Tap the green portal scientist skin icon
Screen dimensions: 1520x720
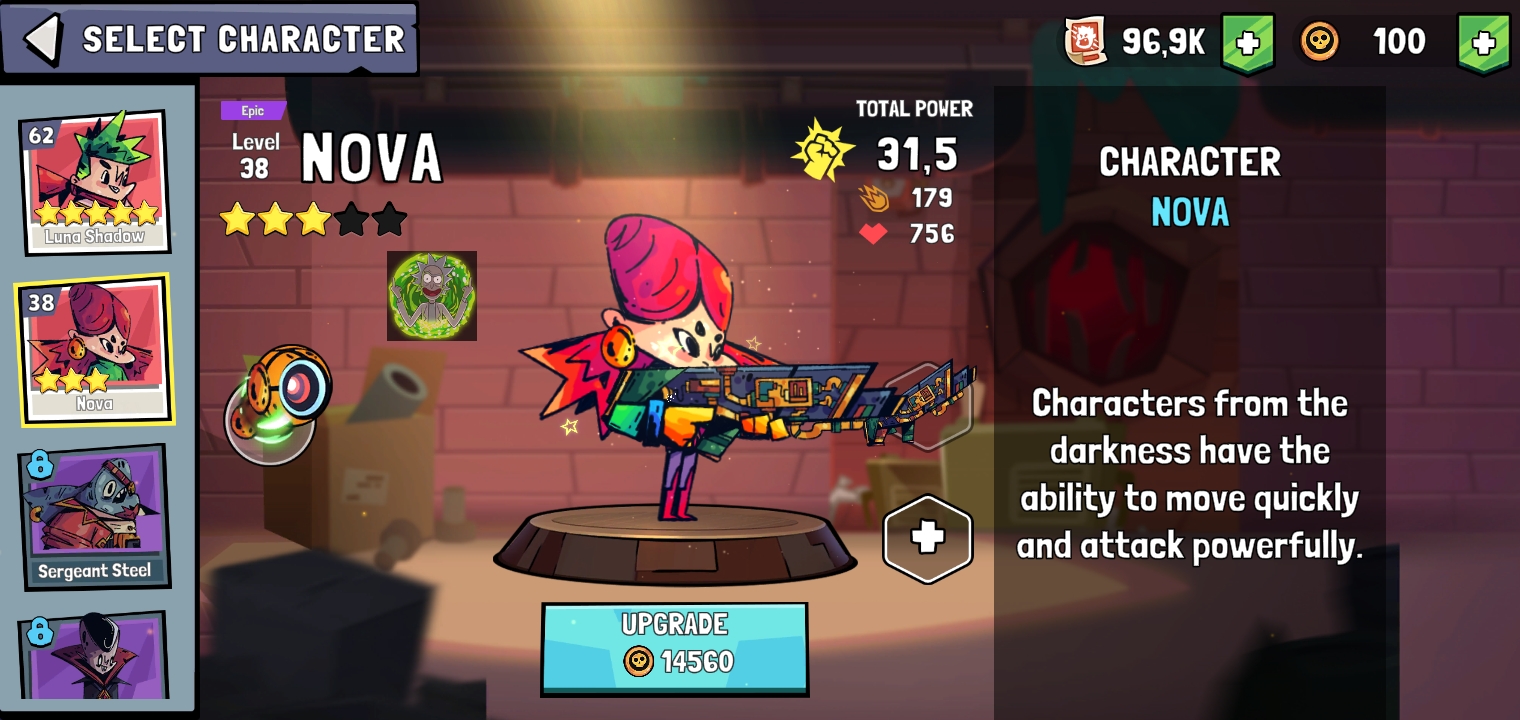[x=432, y=296]
